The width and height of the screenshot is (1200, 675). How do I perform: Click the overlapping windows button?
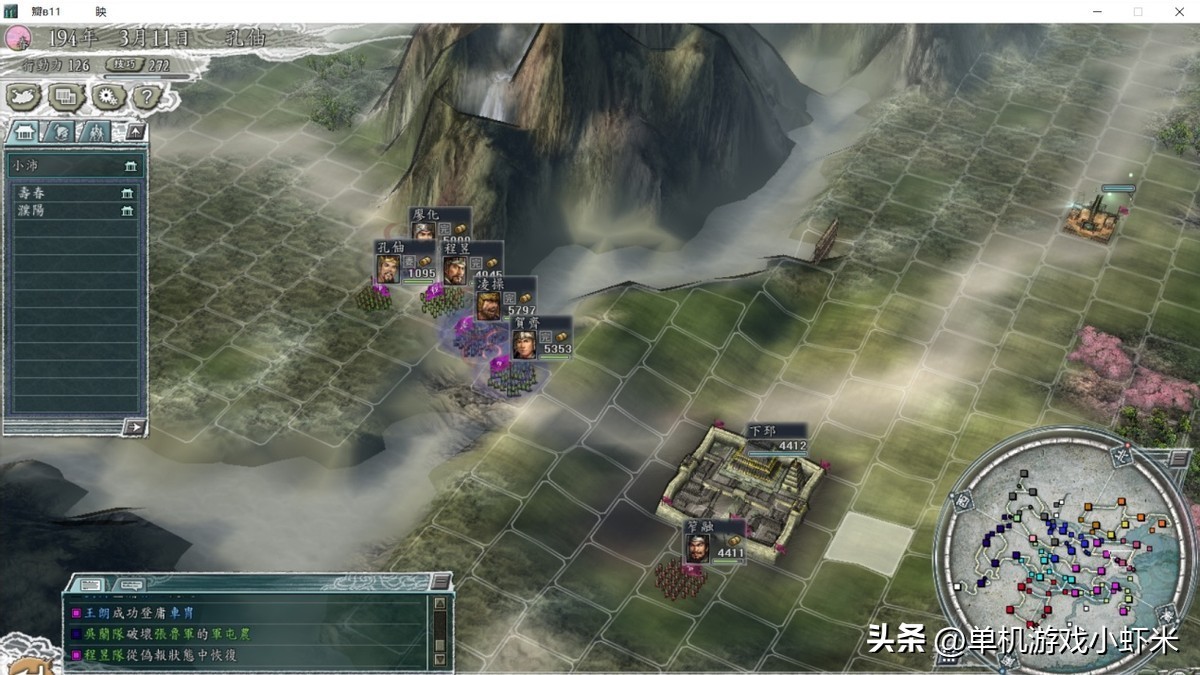66,96
